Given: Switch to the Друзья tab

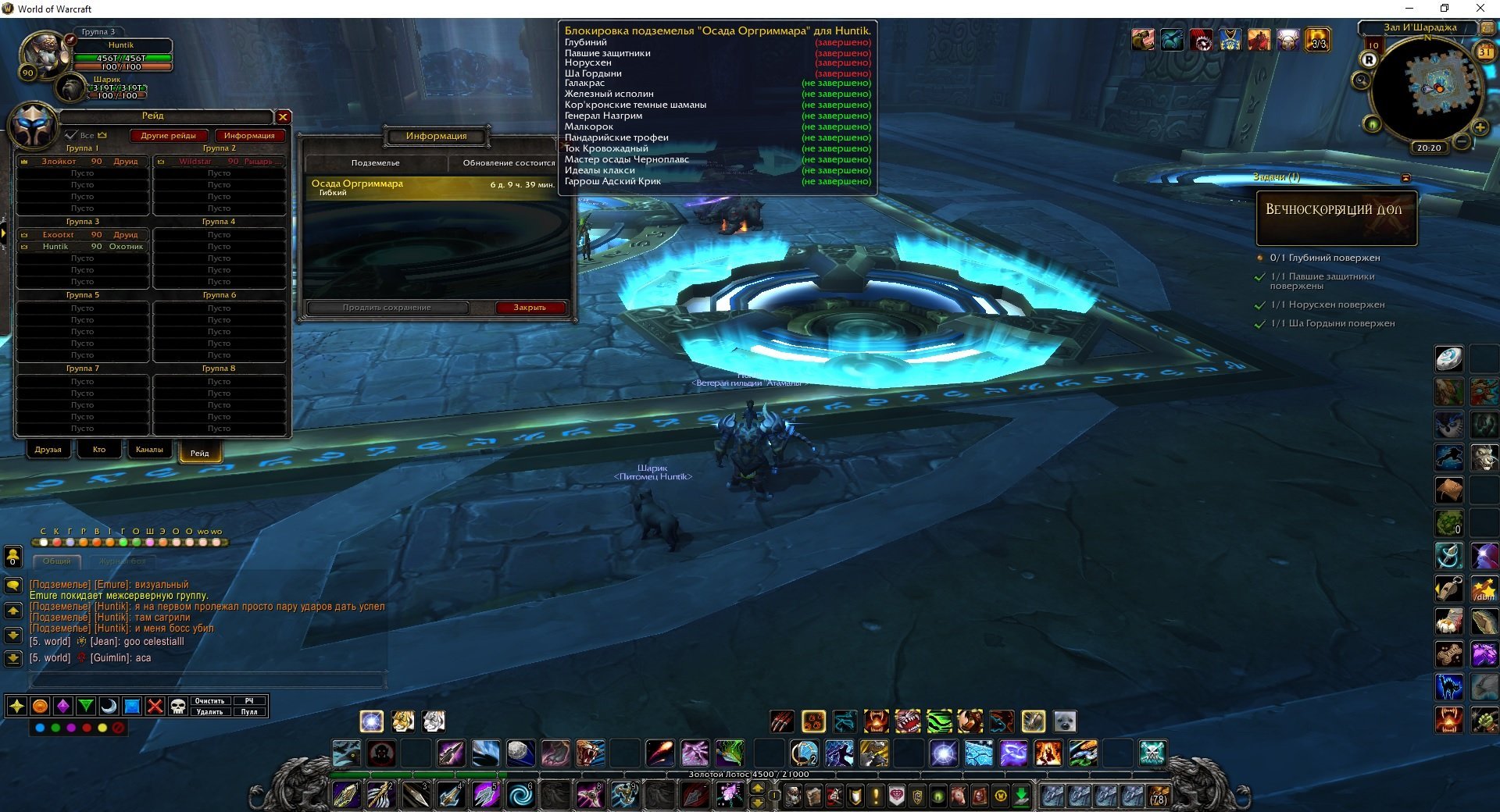Looking at the screenshot, I should tap(48, 450).
